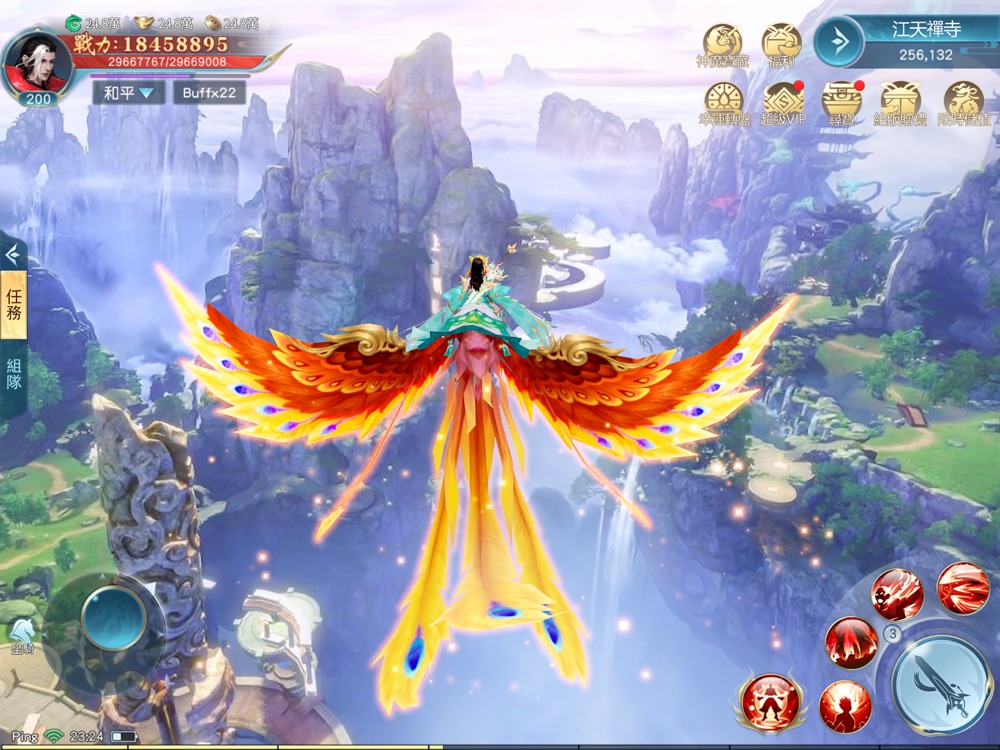Use the sword basic attack button

coord(941,685)
